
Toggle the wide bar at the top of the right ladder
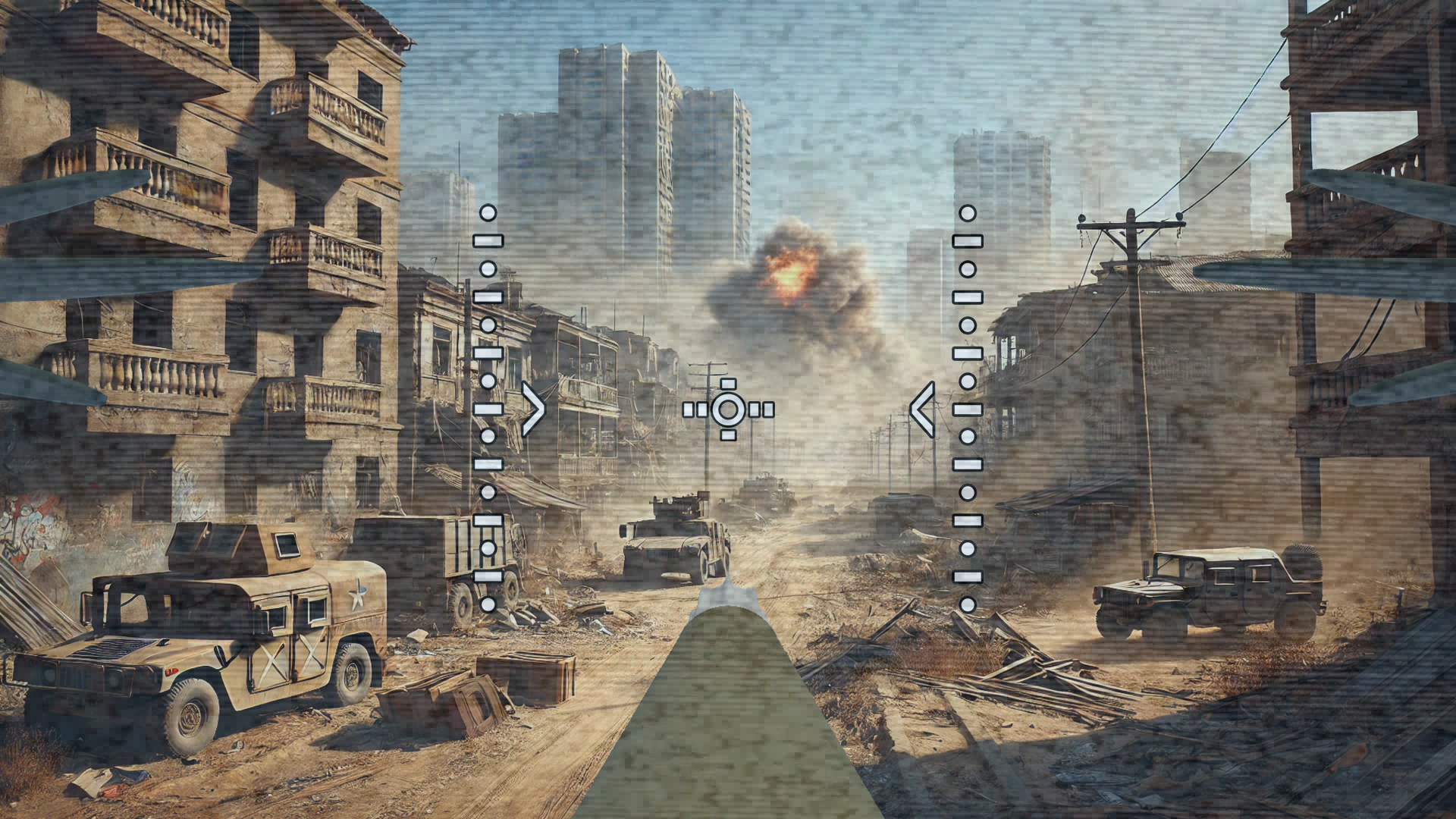(968, 240)
